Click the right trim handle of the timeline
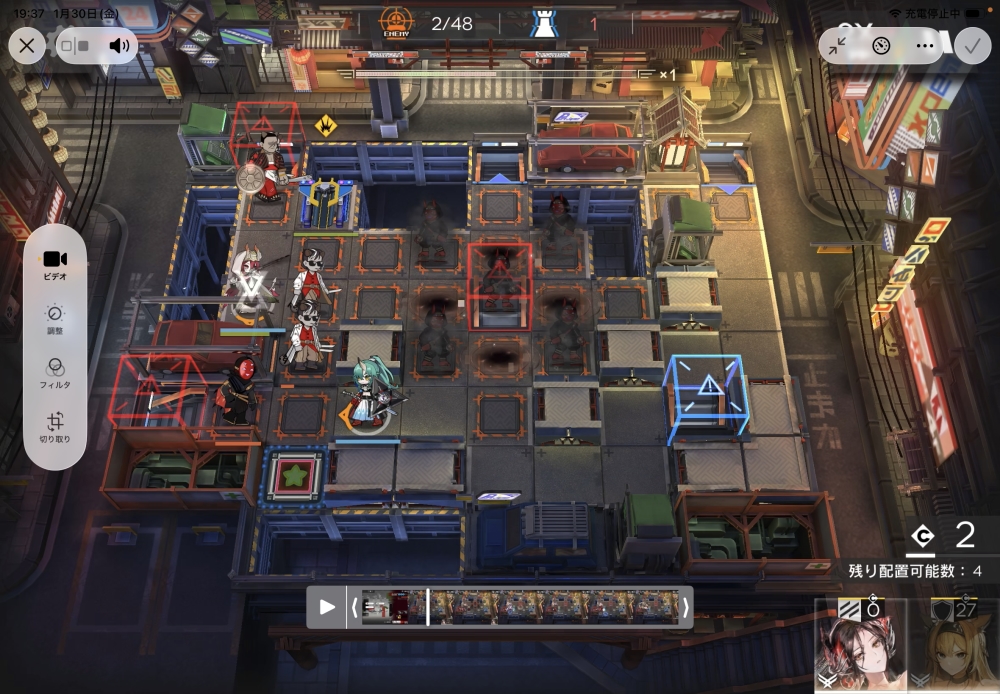Image resolution: width=1000 pixels, height=694 pixels. 685,607
